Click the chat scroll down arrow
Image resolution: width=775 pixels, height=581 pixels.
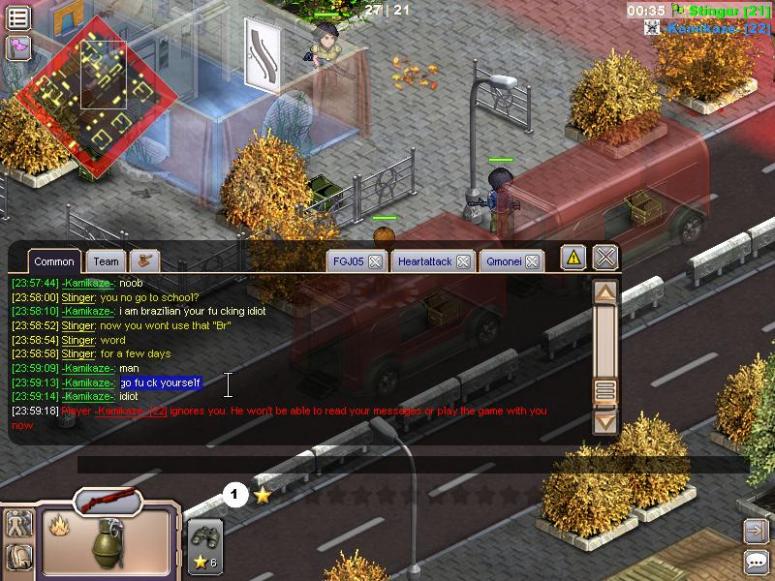(x=605, y=421)
